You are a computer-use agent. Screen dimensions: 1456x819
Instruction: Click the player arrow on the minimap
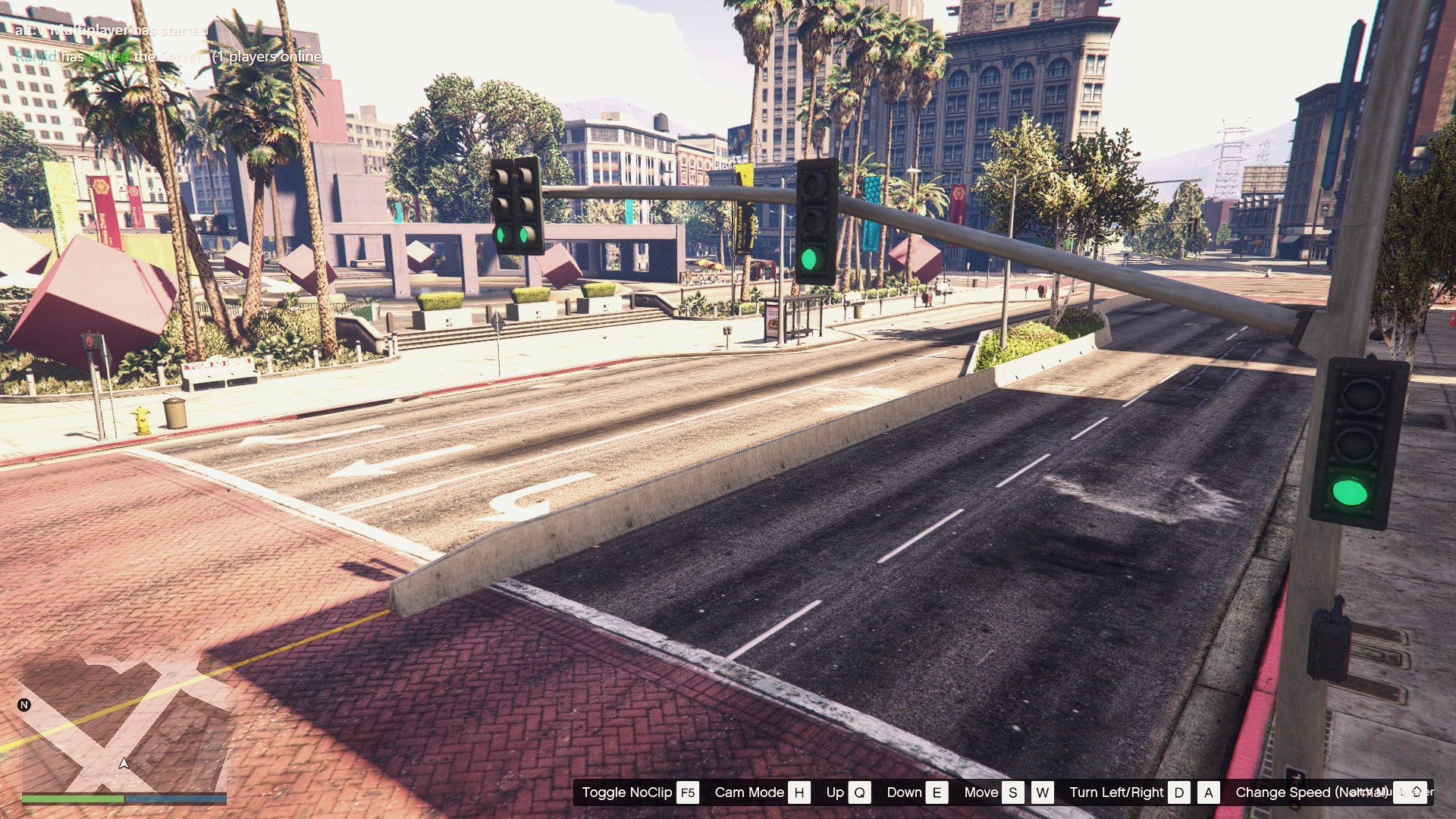[124, 763]
